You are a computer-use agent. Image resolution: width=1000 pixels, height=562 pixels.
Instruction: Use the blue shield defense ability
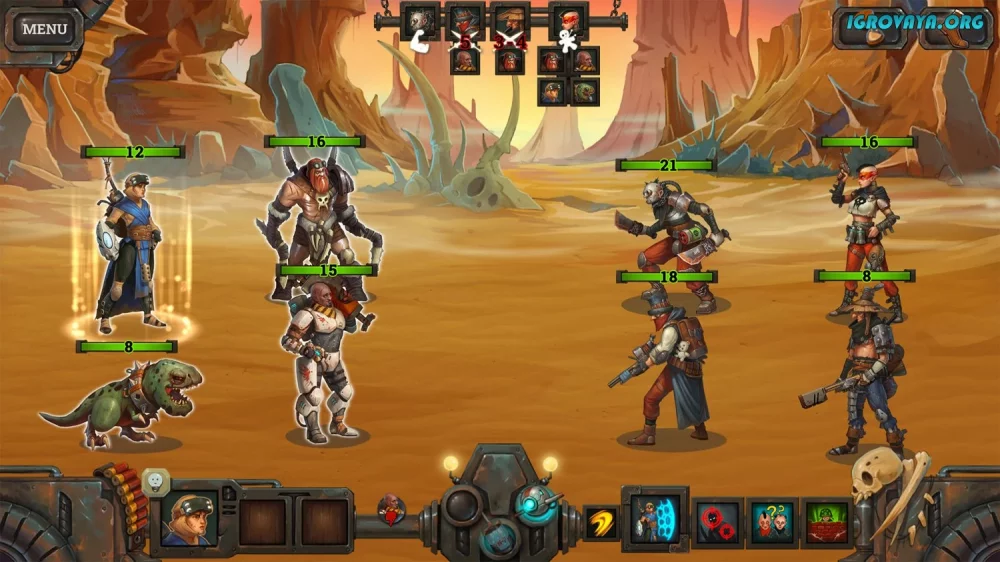tap(655, 519)
